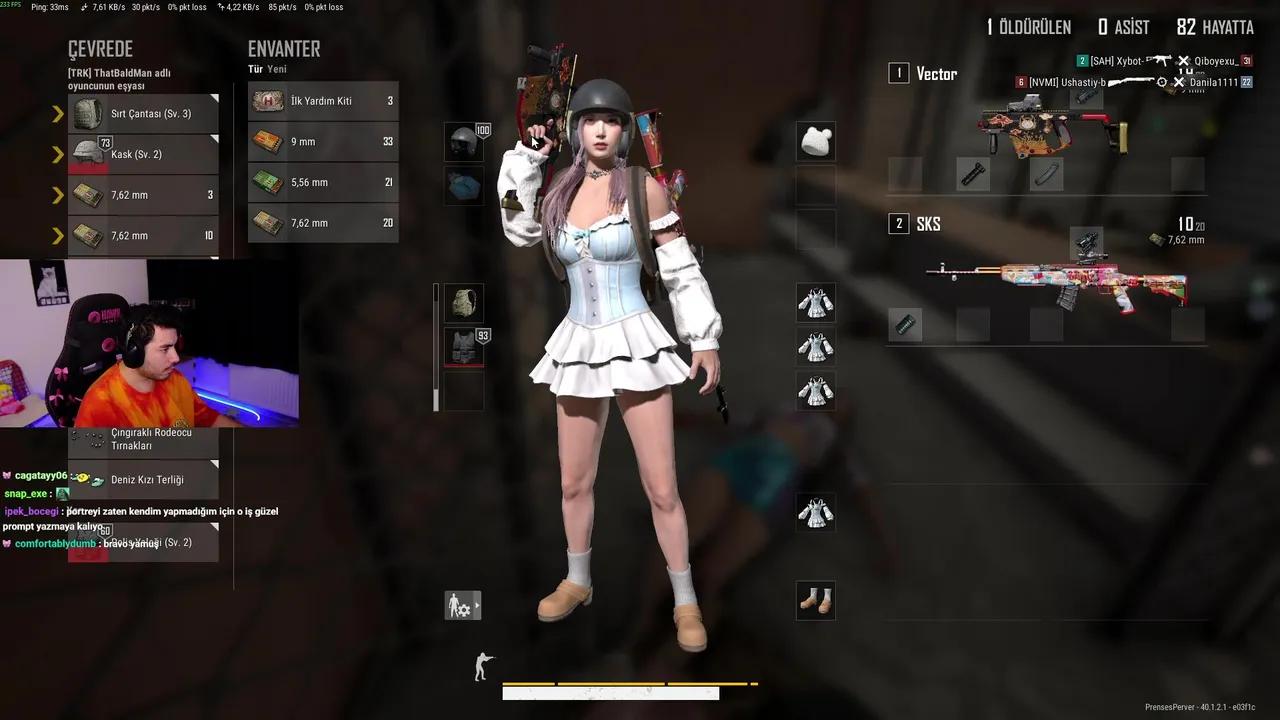
Task: Open the equipped backpack slot
Action: pos(463,303)
